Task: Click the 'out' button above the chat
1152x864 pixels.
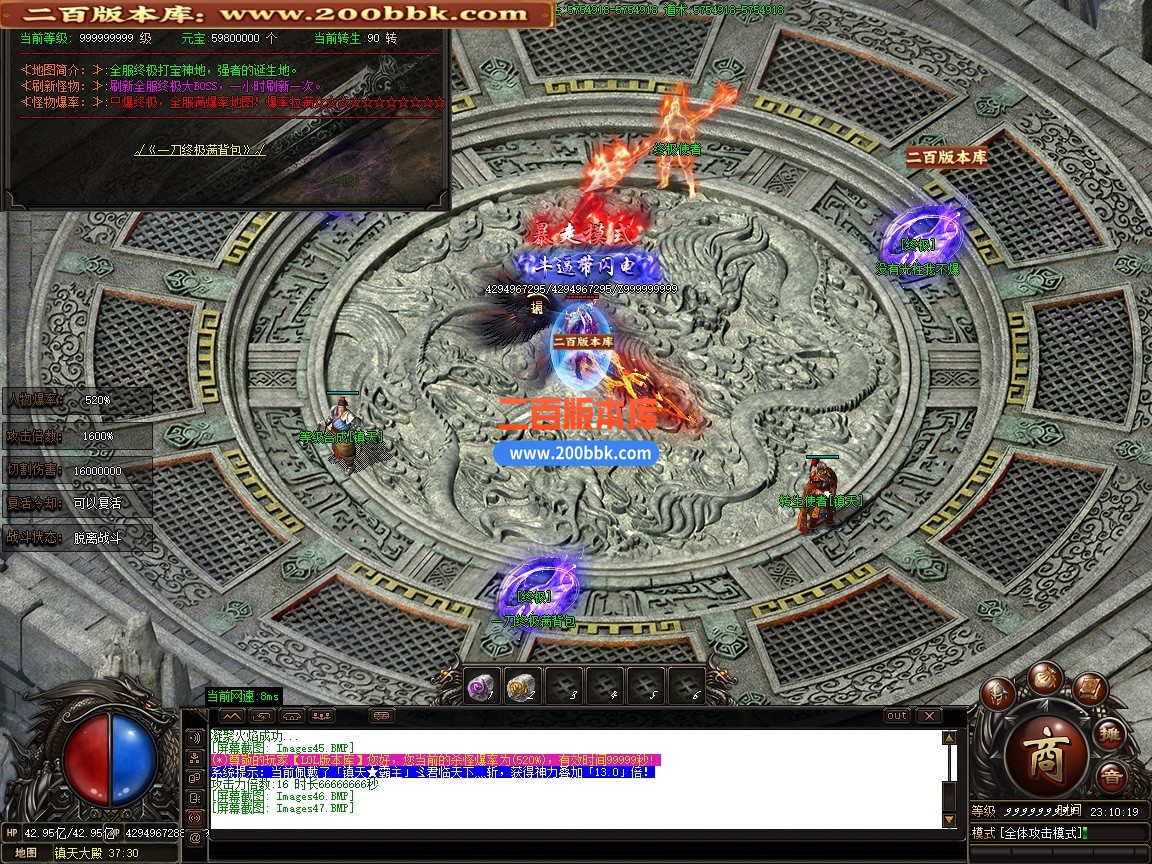Action: 897,716
